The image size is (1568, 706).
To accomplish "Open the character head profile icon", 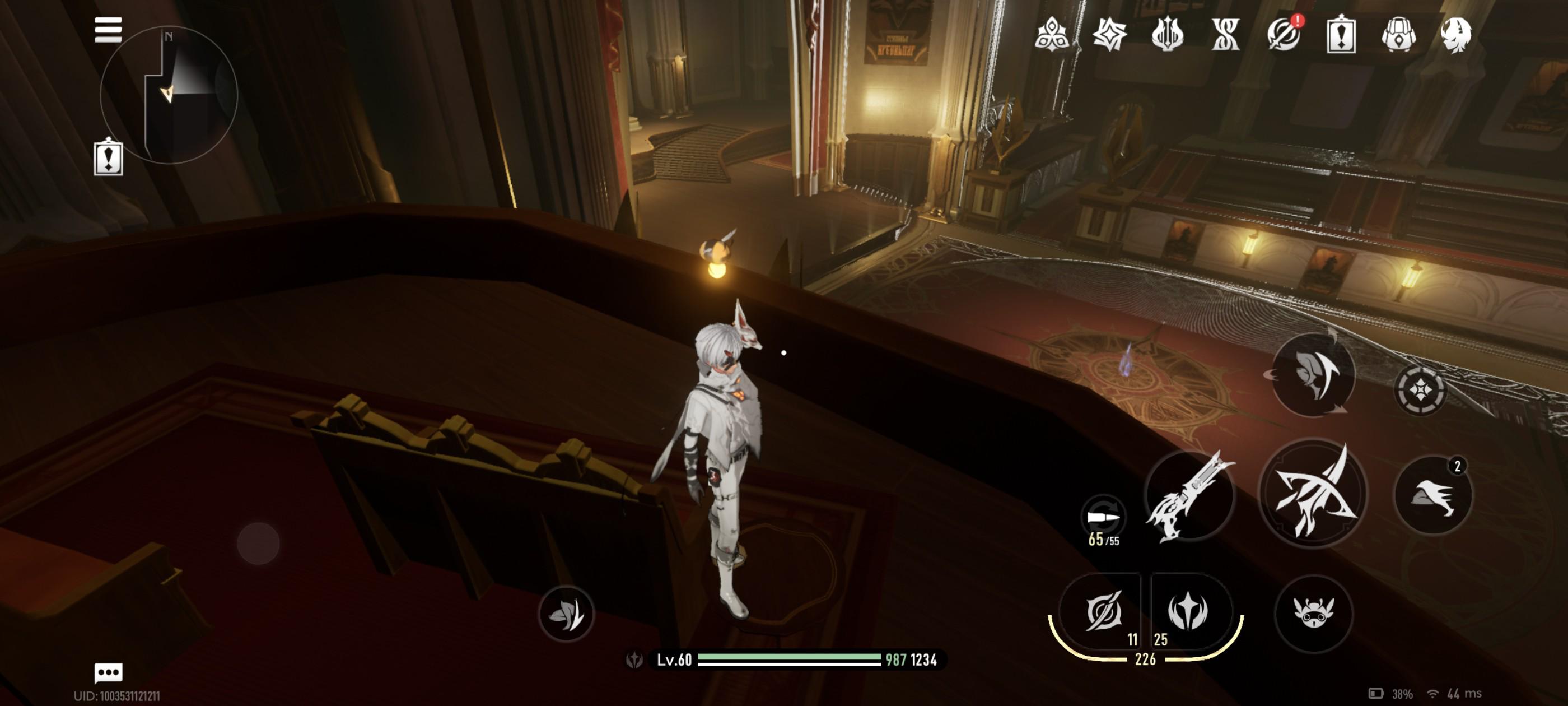I will coord(1456,34).
